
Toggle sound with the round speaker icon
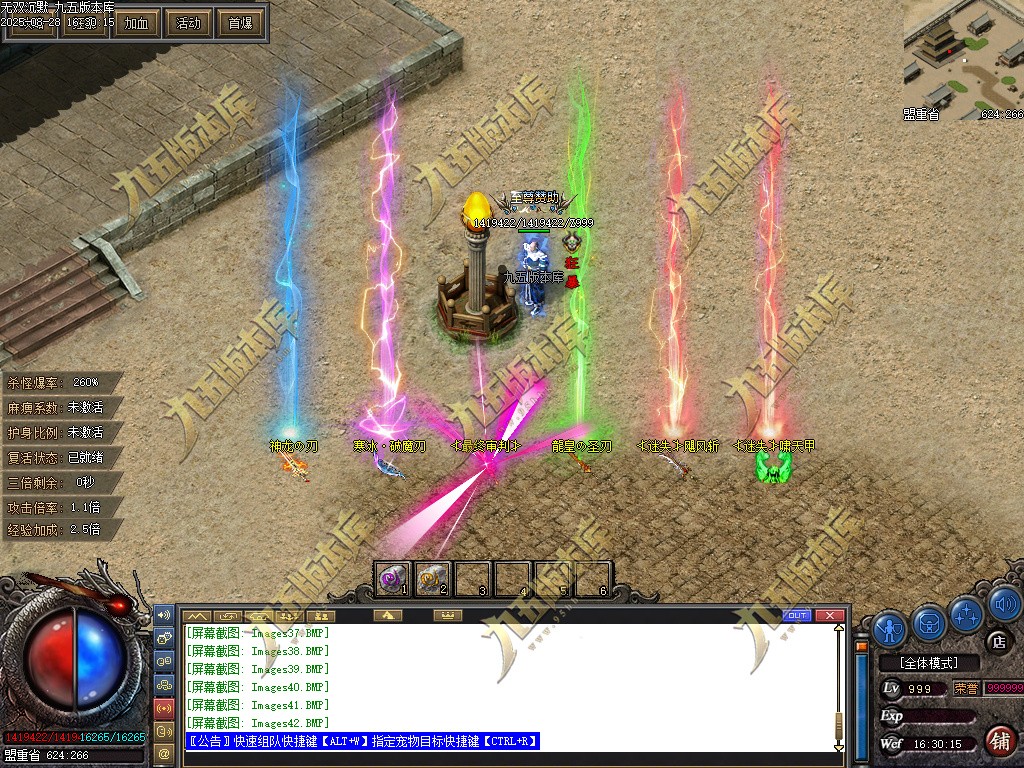coord(1004,603)
